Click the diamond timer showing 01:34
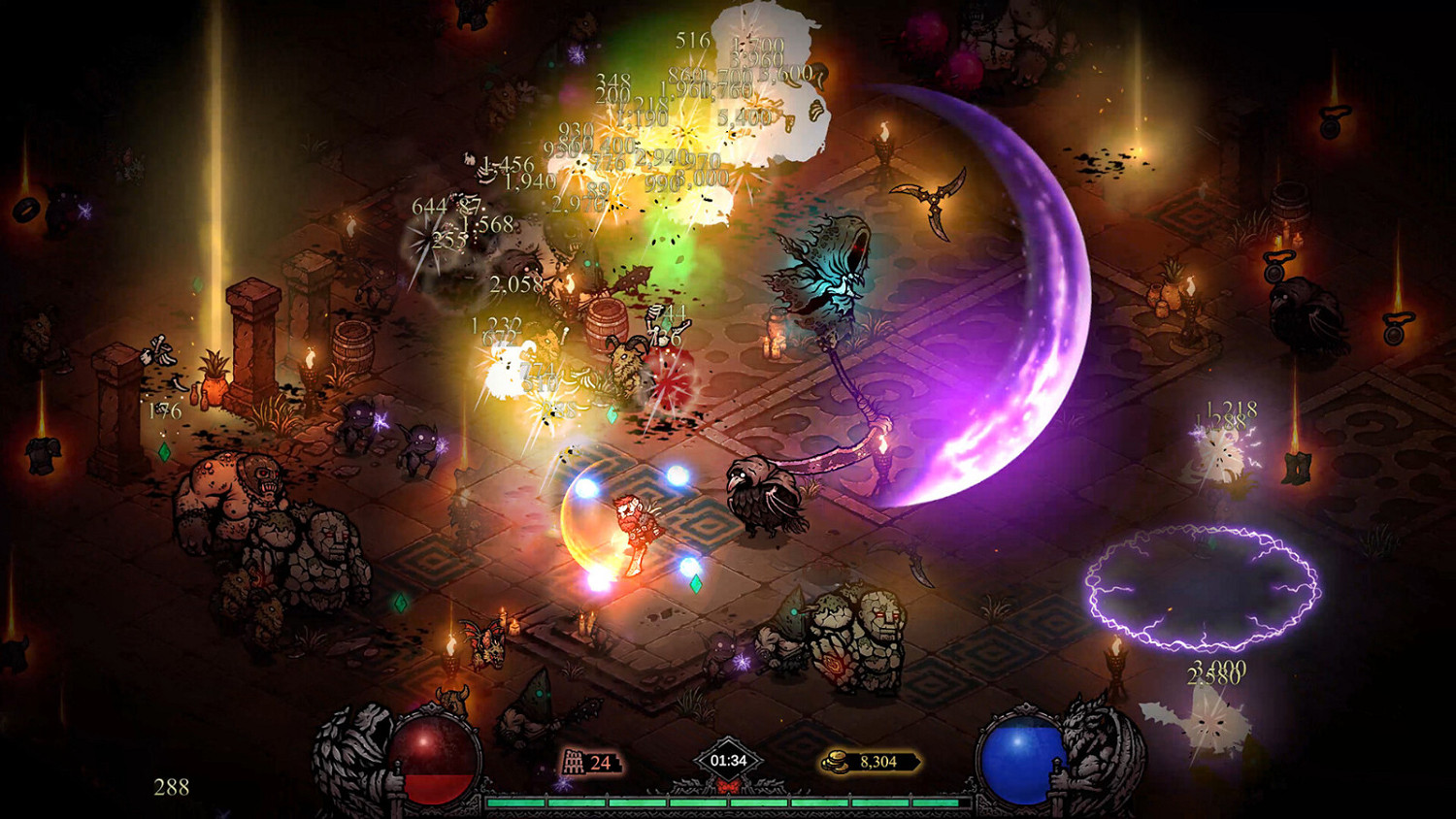 [729, 760]
